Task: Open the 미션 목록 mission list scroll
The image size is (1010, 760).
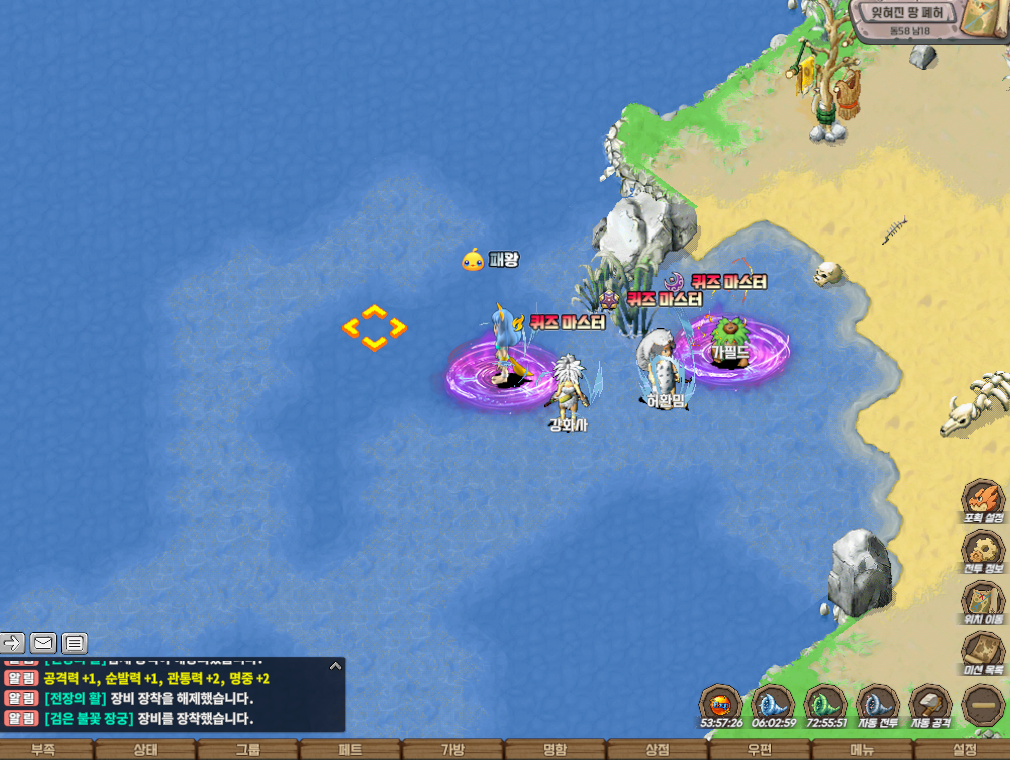Action: point(983,652)
